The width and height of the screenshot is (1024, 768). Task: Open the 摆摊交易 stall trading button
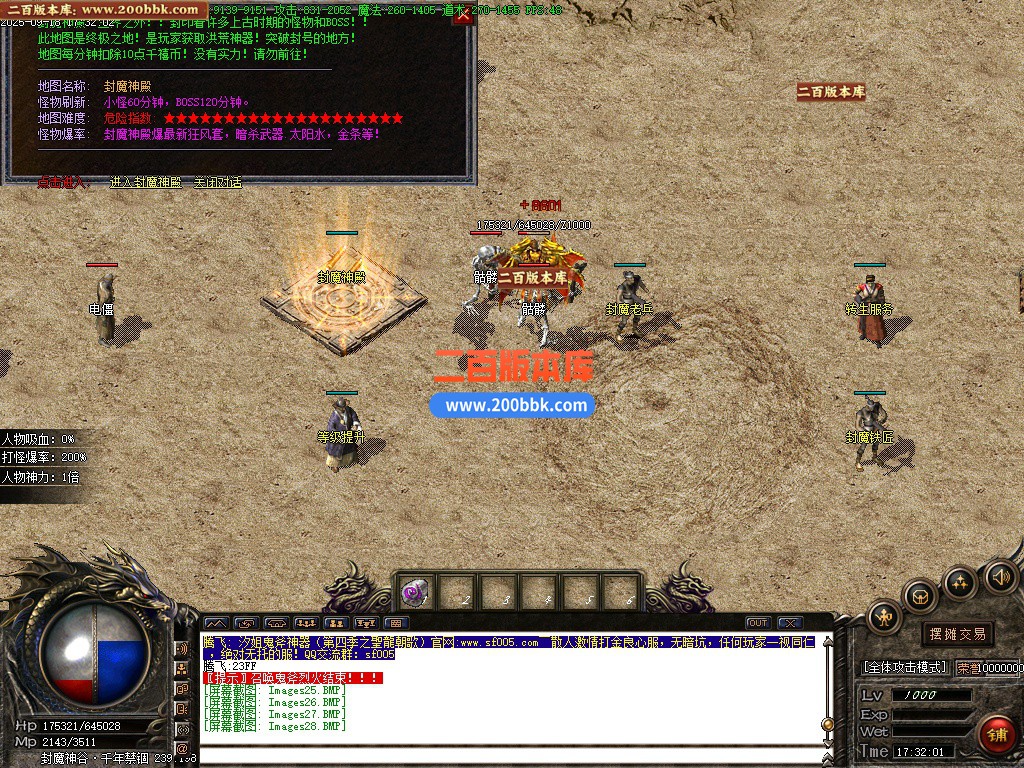click(957, 633)
